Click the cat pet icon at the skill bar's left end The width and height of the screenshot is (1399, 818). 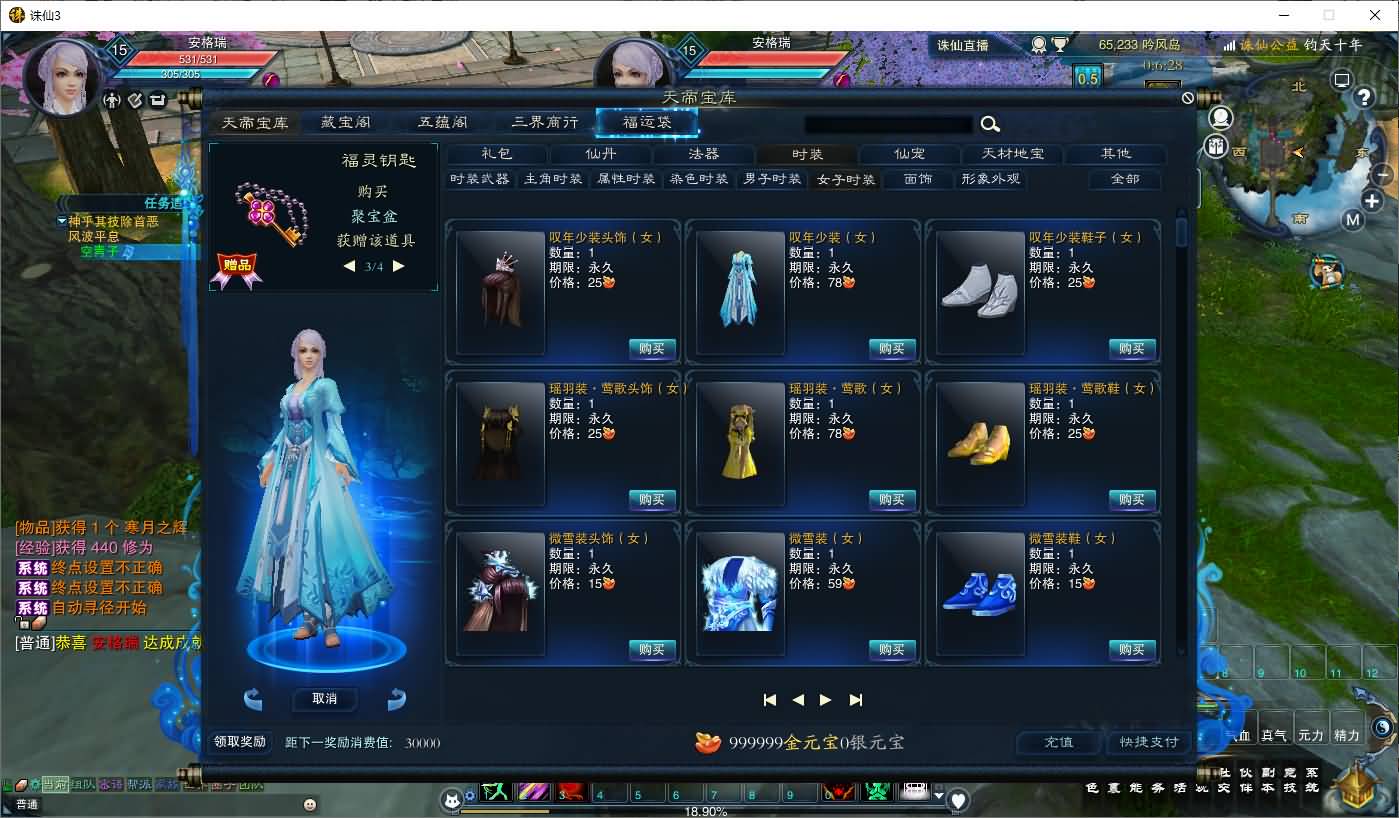coord(452,800)
